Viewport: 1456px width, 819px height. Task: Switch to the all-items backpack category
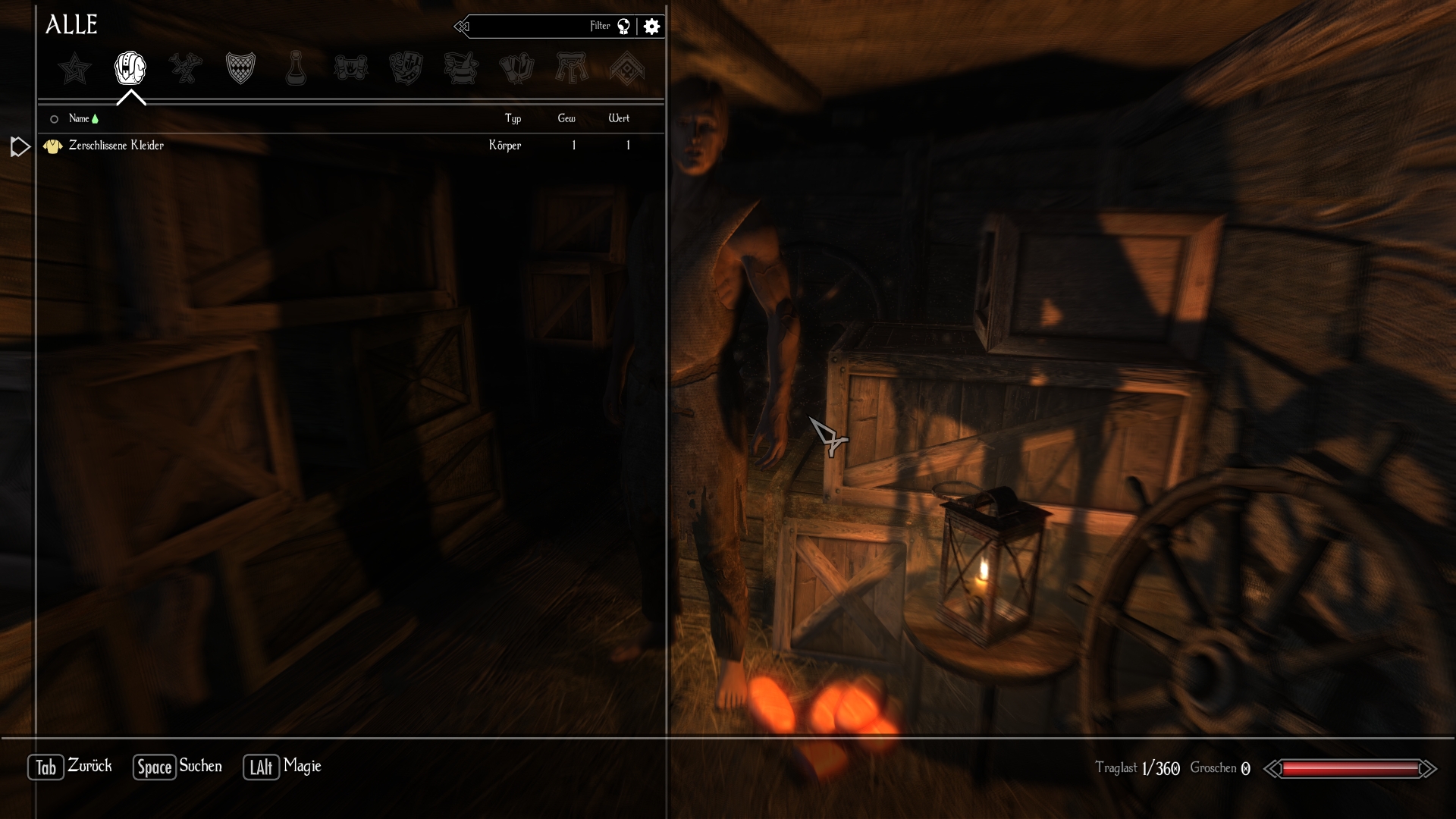tap(130, 68)
